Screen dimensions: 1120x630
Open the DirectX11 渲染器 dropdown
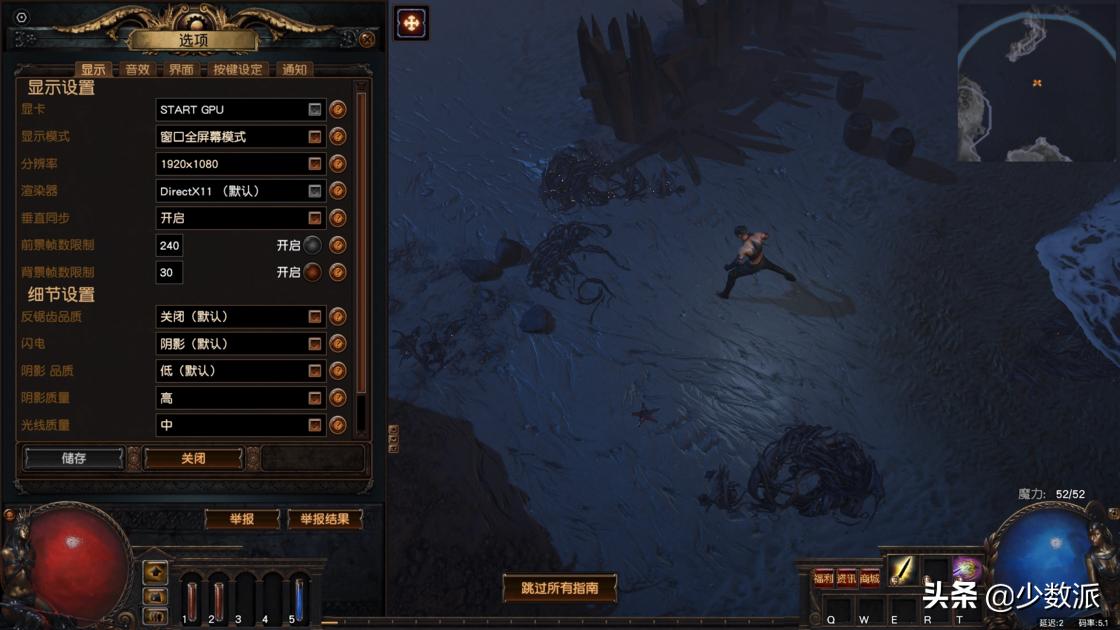241,191
